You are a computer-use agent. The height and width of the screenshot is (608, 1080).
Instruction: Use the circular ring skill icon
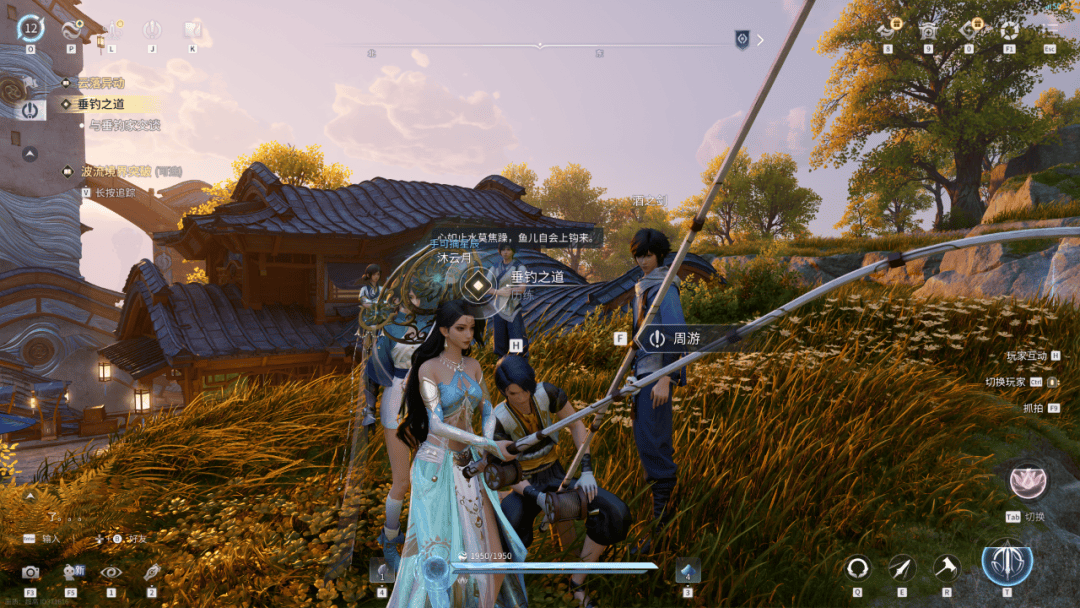coord(857,568)
